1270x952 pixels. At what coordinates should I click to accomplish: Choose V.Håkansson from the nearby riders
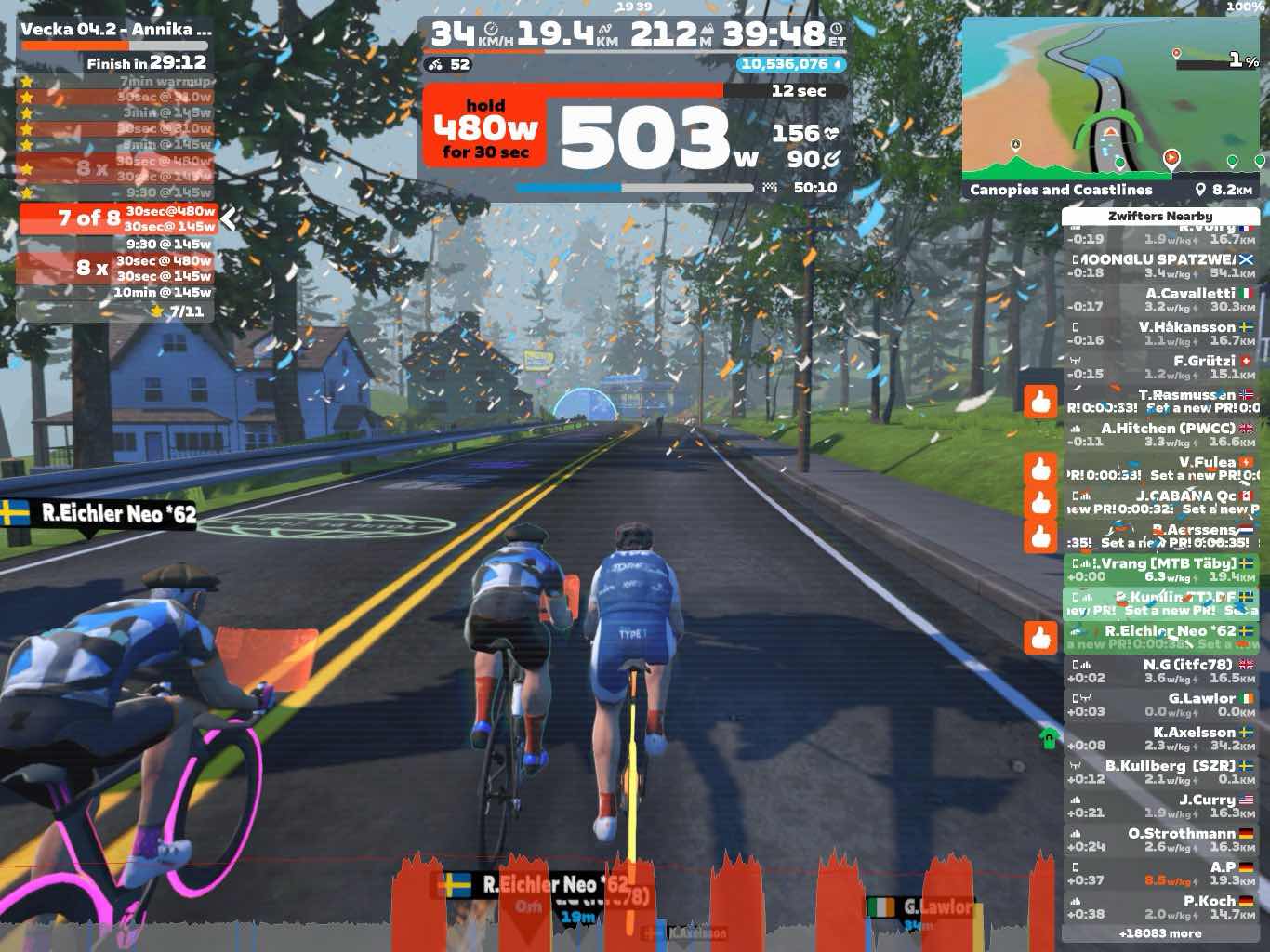[x=1160, y=333]
